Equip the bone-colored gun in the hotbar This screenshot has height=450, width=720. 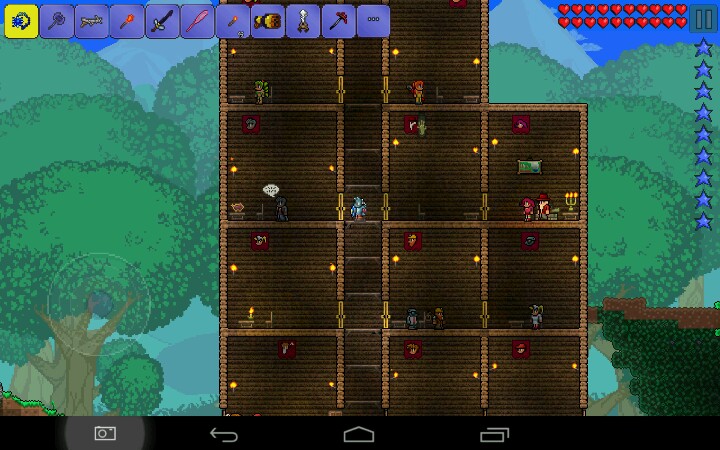[93, 20]
